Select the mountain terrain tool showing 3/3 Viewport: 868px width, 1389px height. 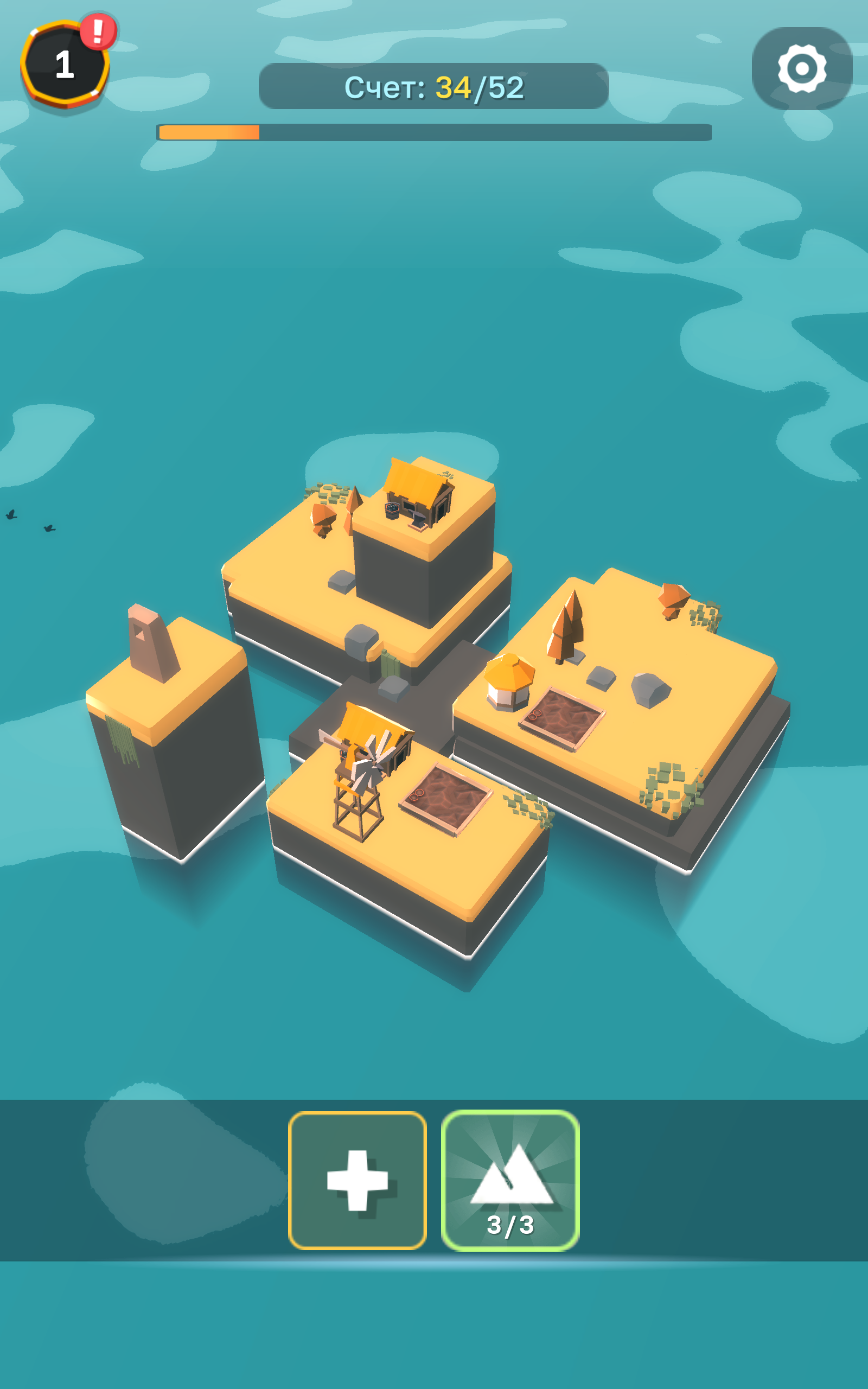click(509, 1180)
